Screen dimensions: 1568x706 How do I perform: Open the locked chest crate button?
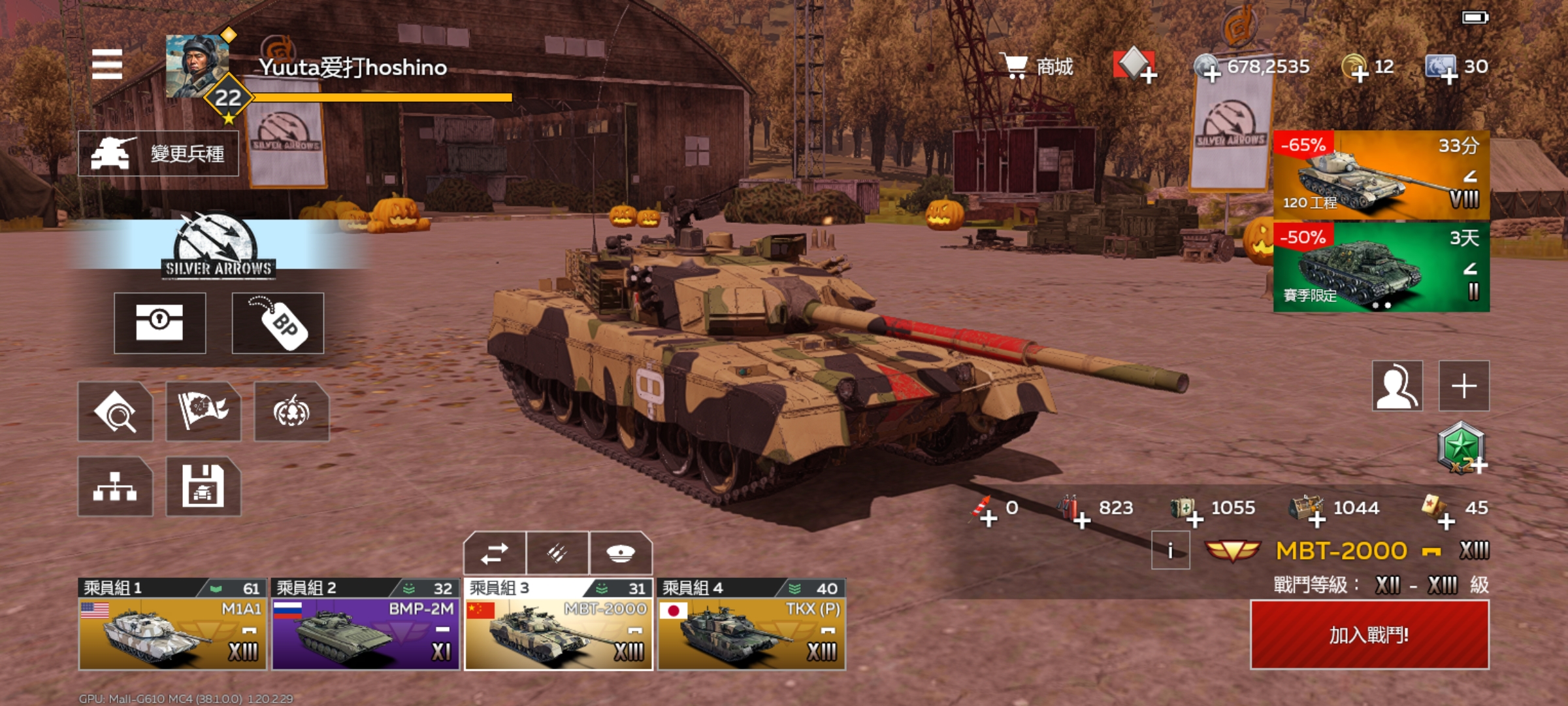[160, 323]
